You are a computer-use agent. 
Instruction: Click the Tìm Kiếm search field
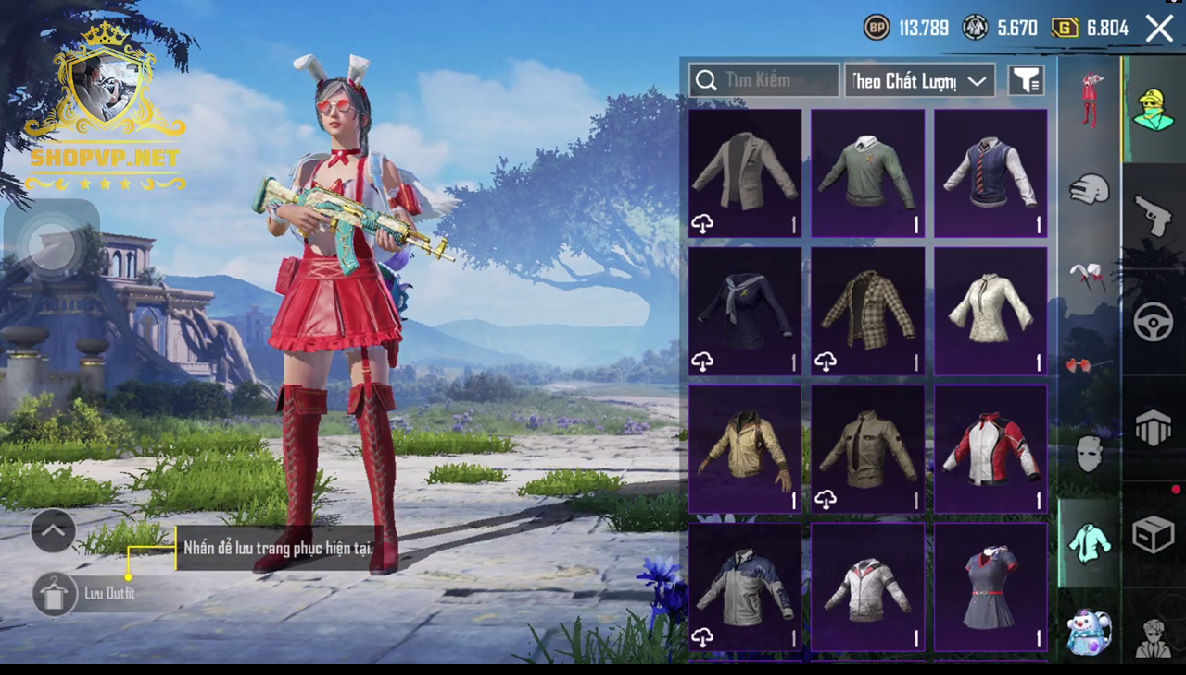pos(764,80)
